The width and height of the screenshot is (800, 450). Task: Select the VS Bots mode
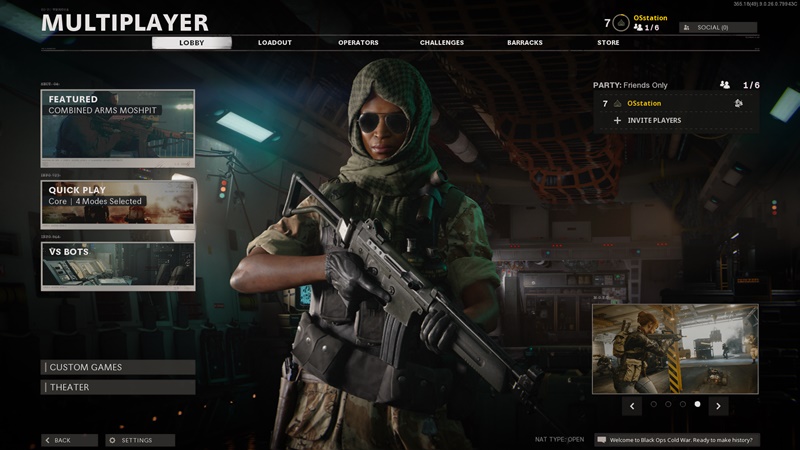coord(118,265)
